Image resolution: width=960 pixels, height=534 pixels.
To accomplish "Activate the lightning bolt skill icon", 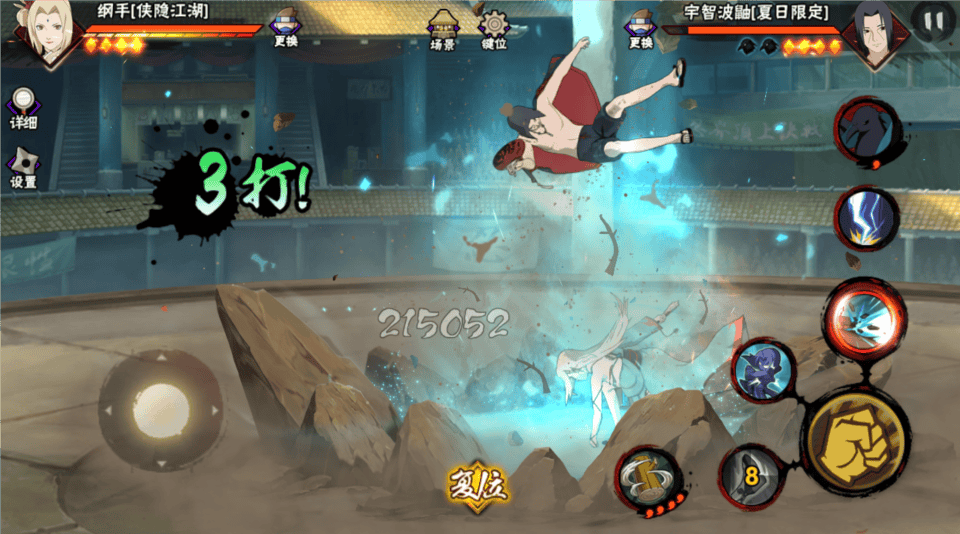I will click(x=866, y=218).
